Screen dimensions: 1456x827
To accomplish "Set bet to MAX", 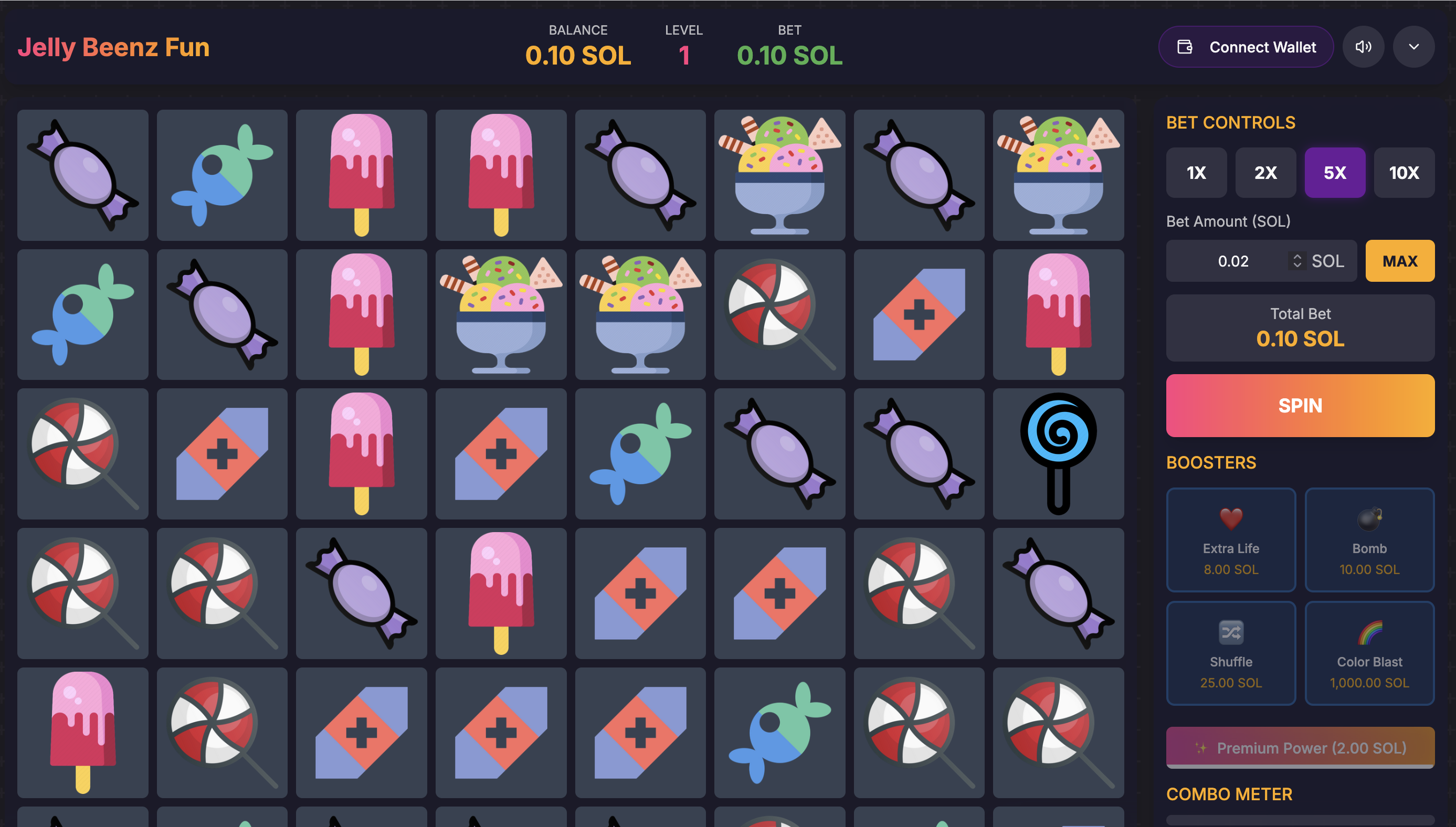I will 1400,261.
